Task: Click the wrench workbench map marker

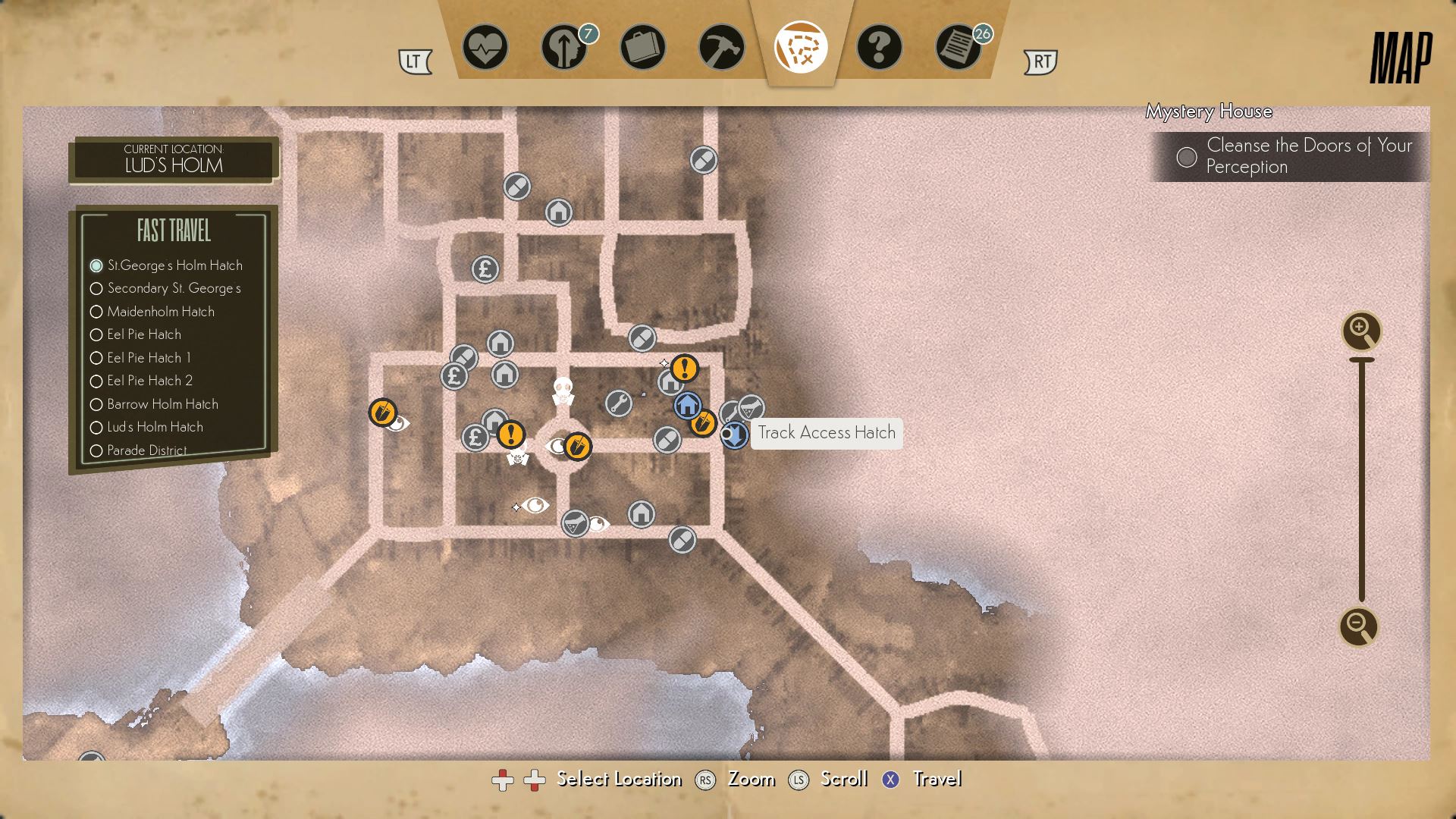Action: pos(619,403)
